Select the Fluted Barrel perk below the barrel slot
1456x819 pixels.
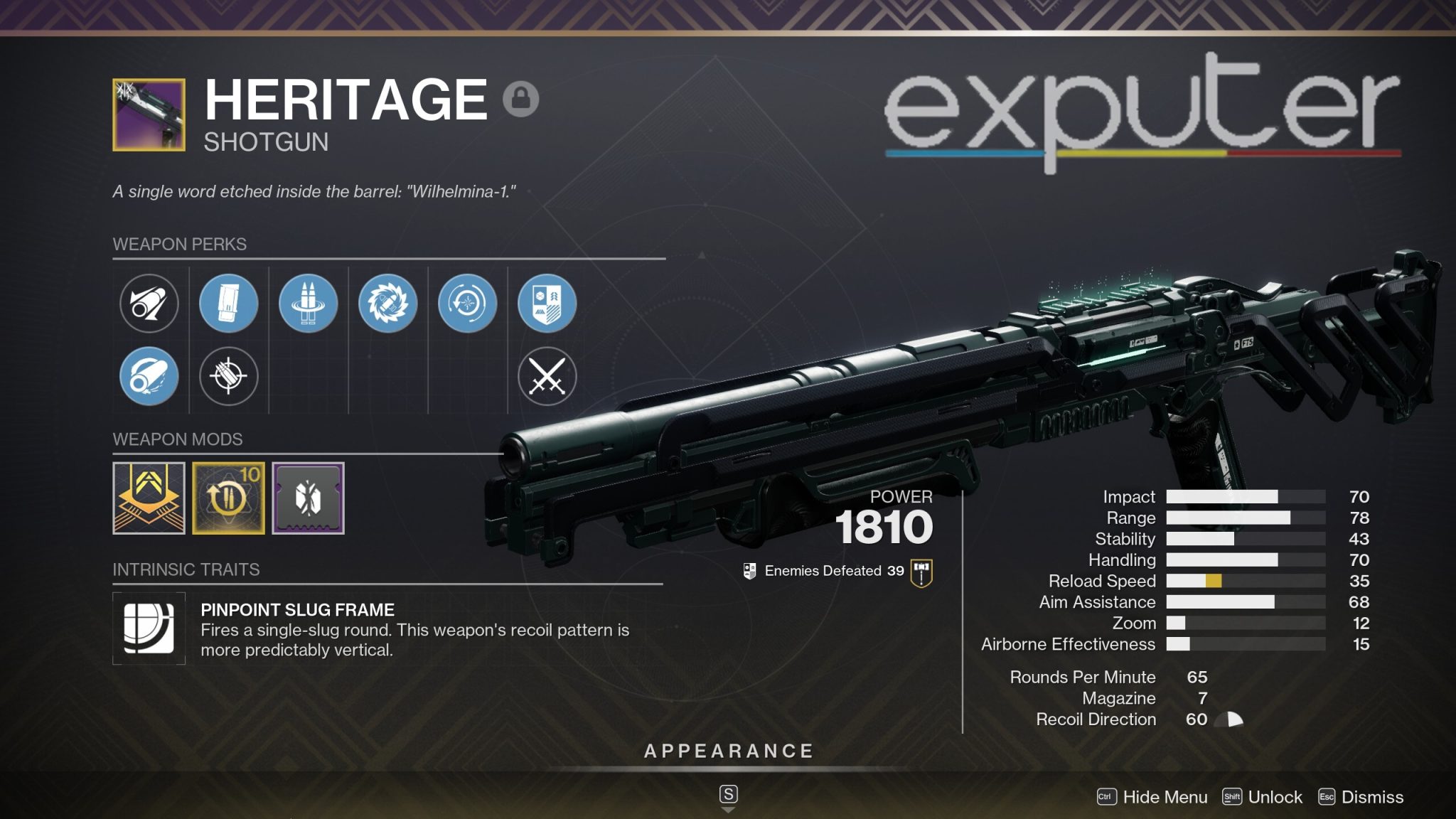(x=149, y=378)
